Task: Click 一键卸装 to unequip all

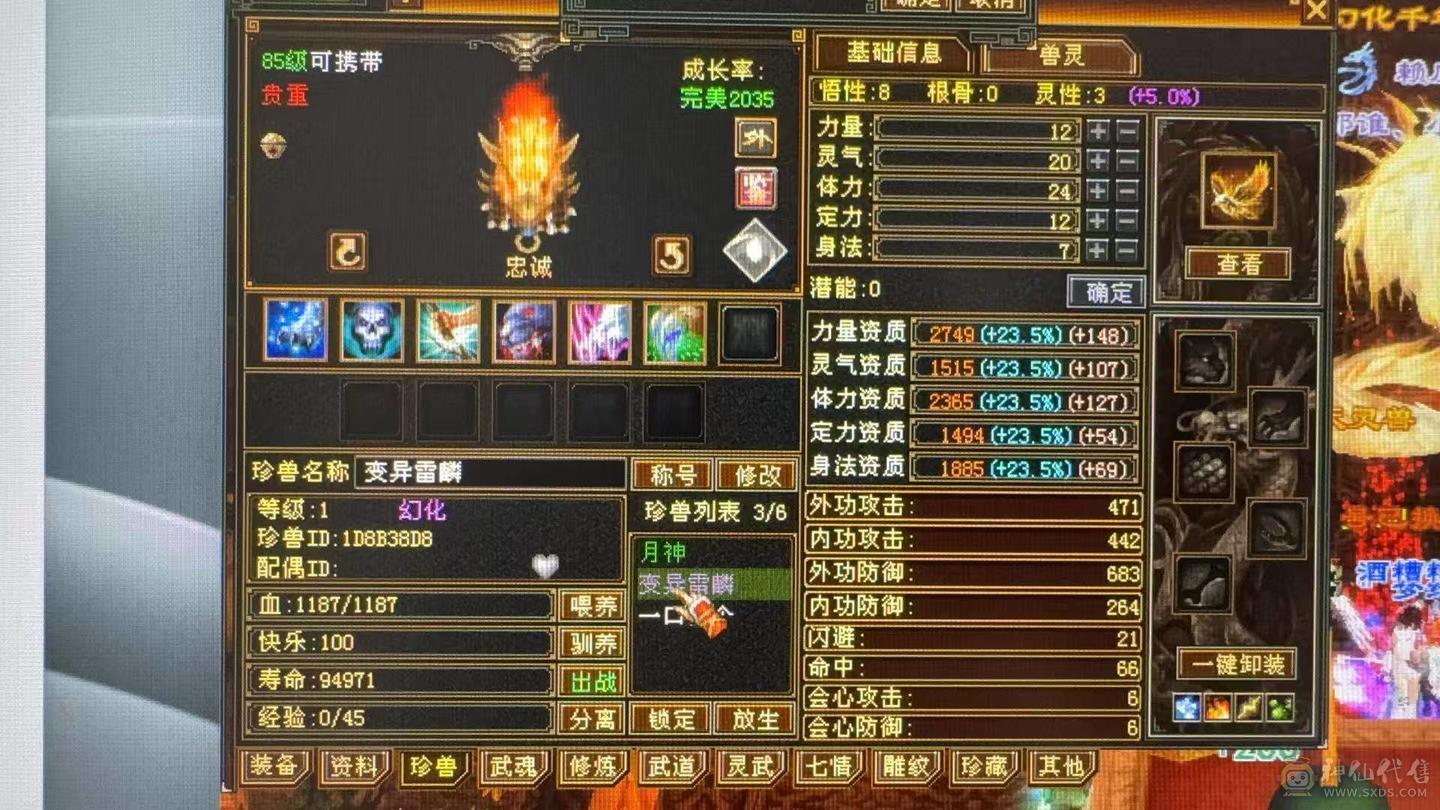Action: click(1238, 665)
